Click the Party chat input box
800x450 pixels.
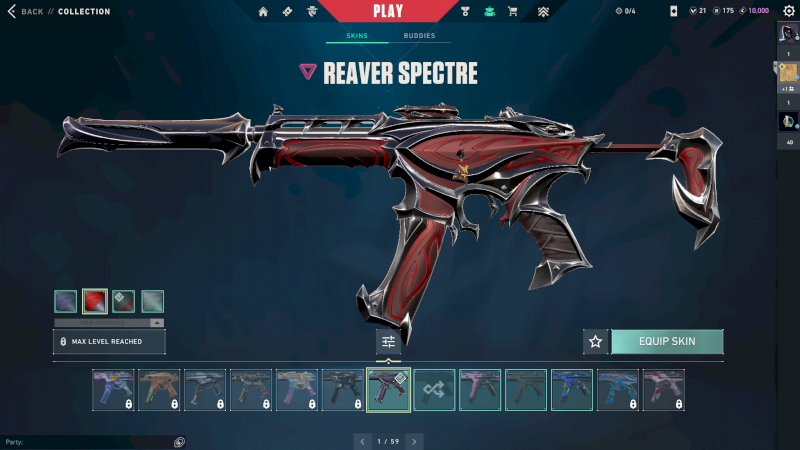tap(90, 441)
